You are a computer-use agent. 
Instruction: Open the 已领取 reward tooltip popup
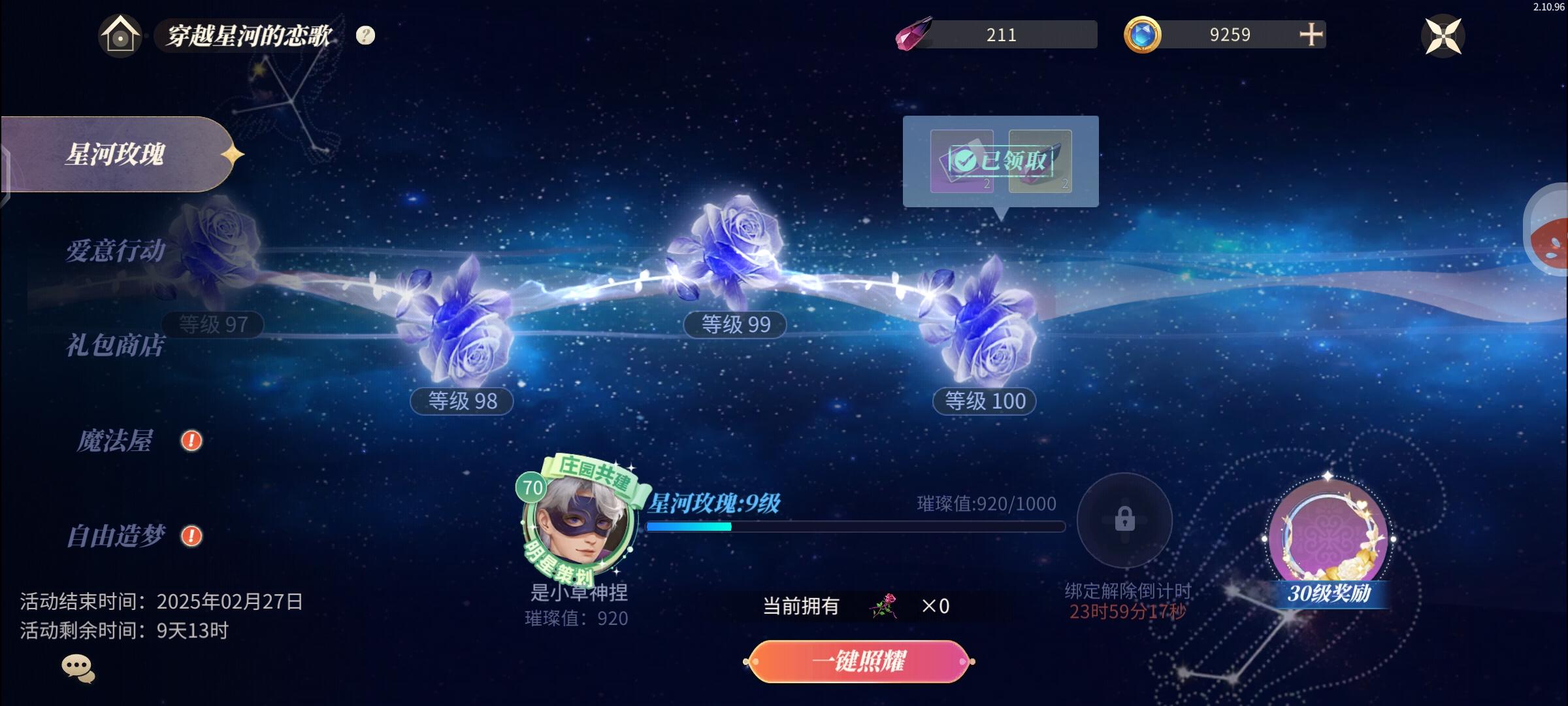(x=1002, y=160)
